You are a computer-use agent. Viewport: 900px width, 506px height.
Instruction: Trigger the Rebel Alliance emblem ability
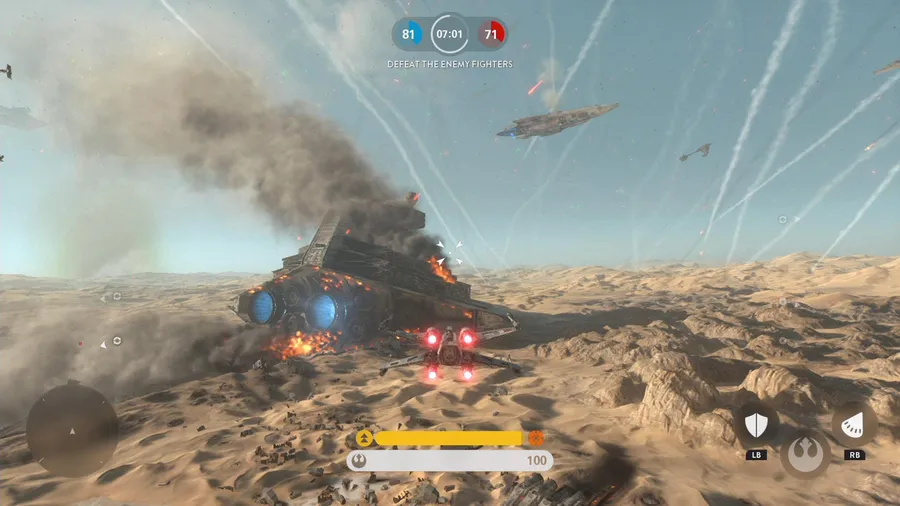tap(805, 454)
